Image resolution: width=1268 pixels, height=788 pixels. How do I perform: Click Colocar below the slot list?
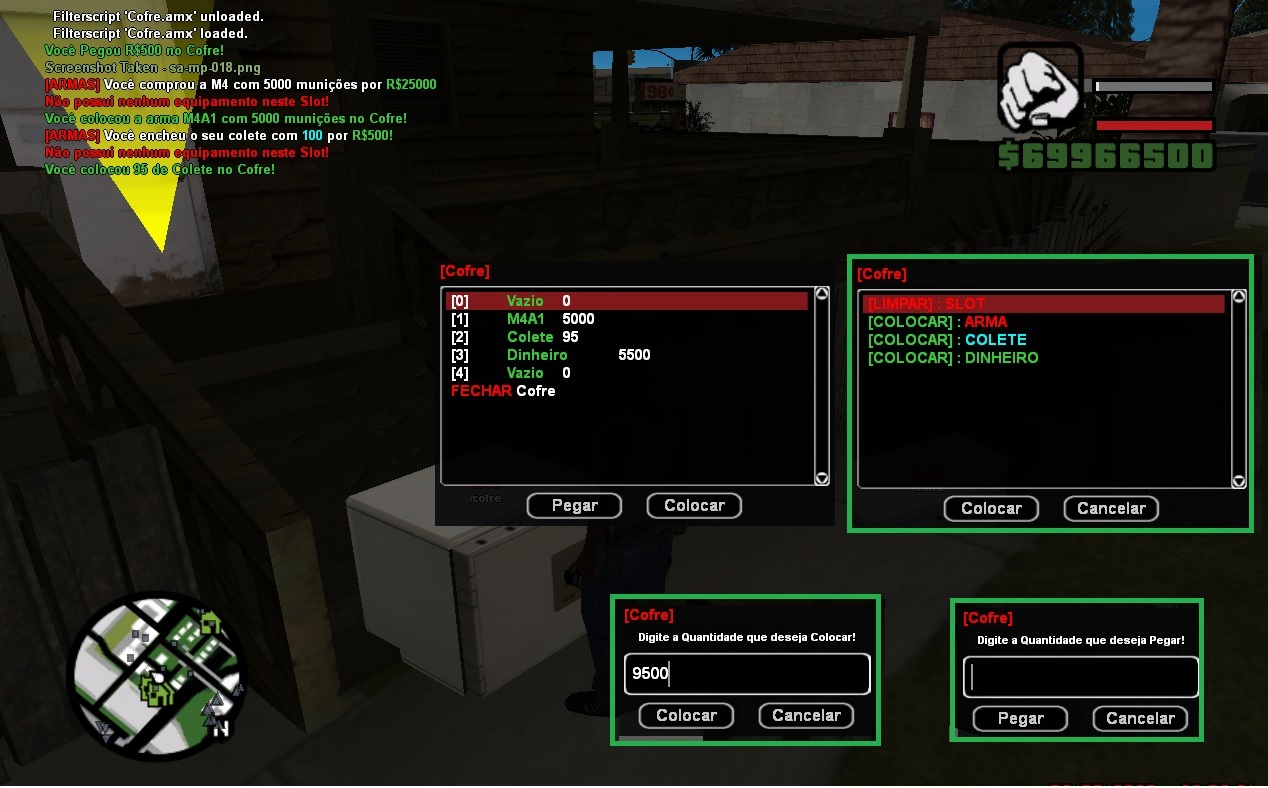[x=694, y=506]
